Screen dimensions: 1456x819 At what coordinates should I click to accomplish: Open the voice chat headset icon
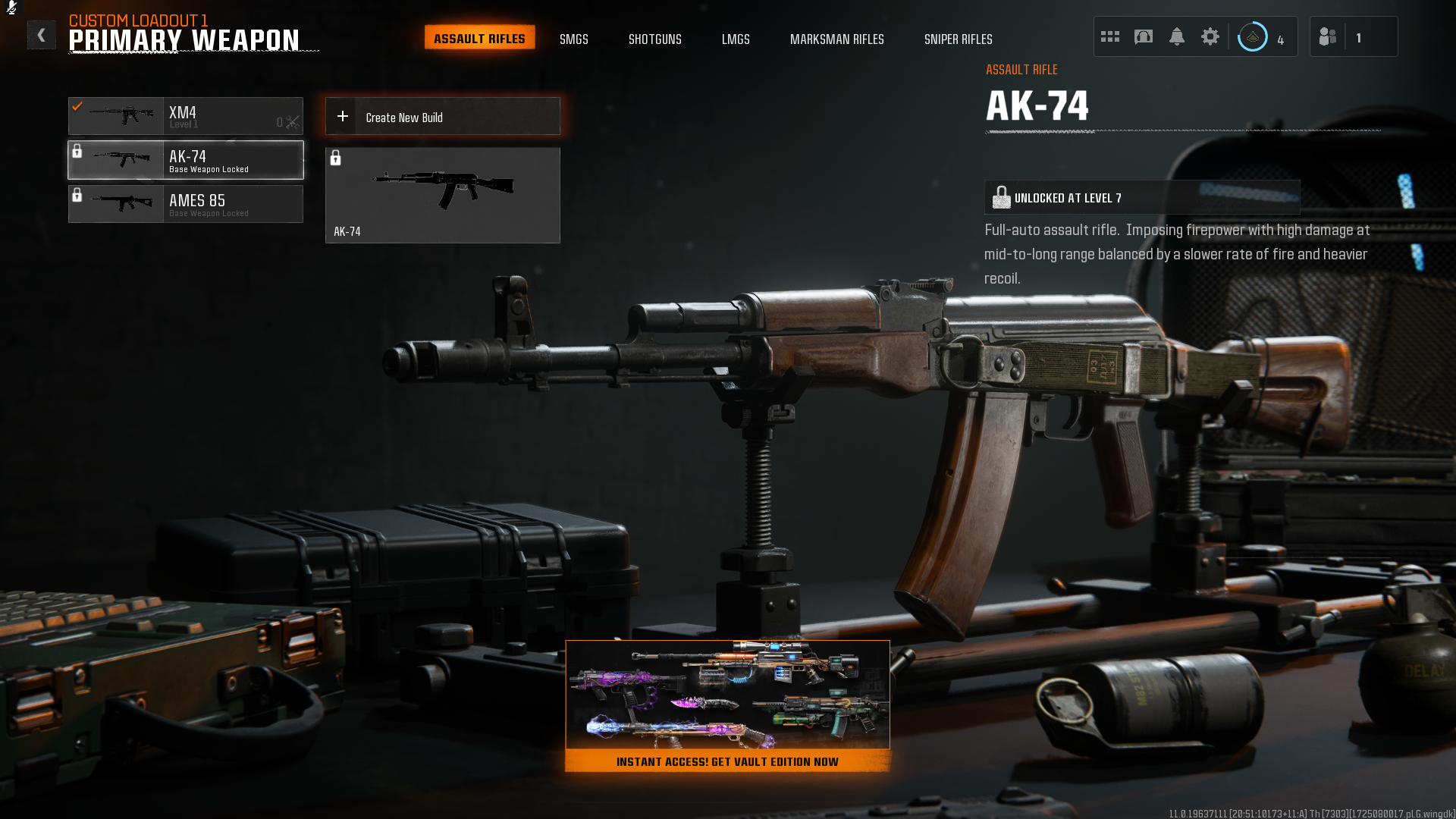pyautogui.click(x=1143, y=36)
